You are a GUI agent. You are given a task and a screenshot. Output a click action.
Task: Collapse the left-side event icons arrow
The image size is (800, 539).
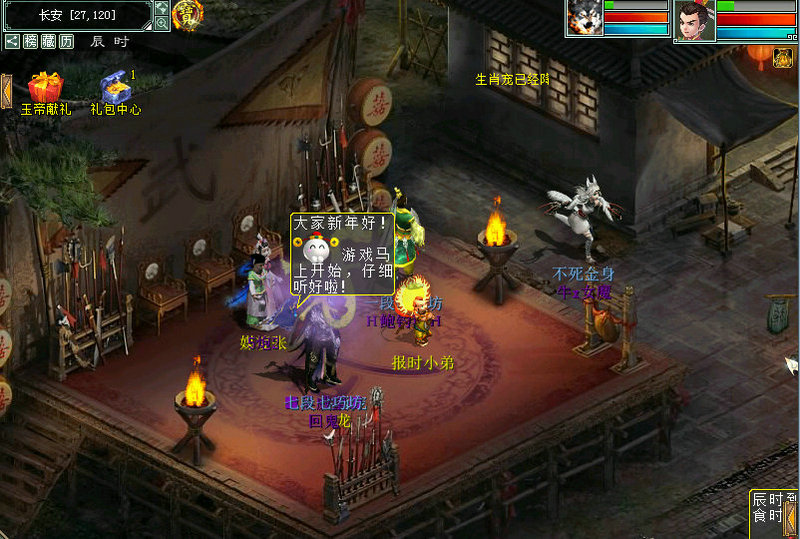coord(5,91)
